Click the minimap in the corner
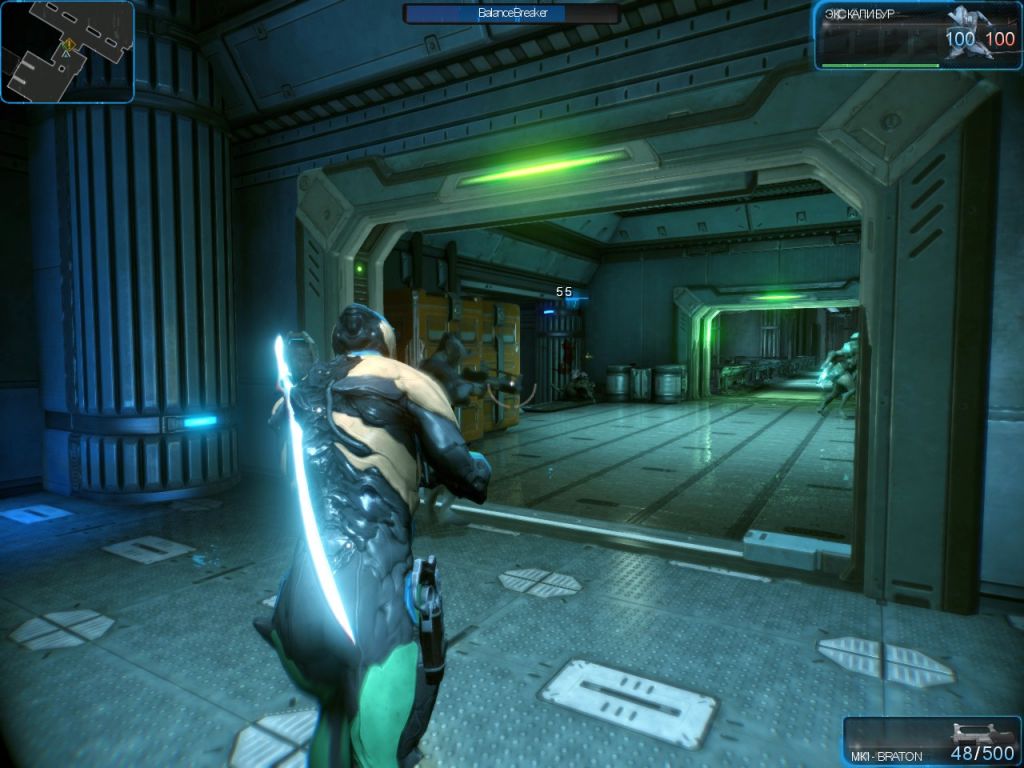 tap(67, 51)
